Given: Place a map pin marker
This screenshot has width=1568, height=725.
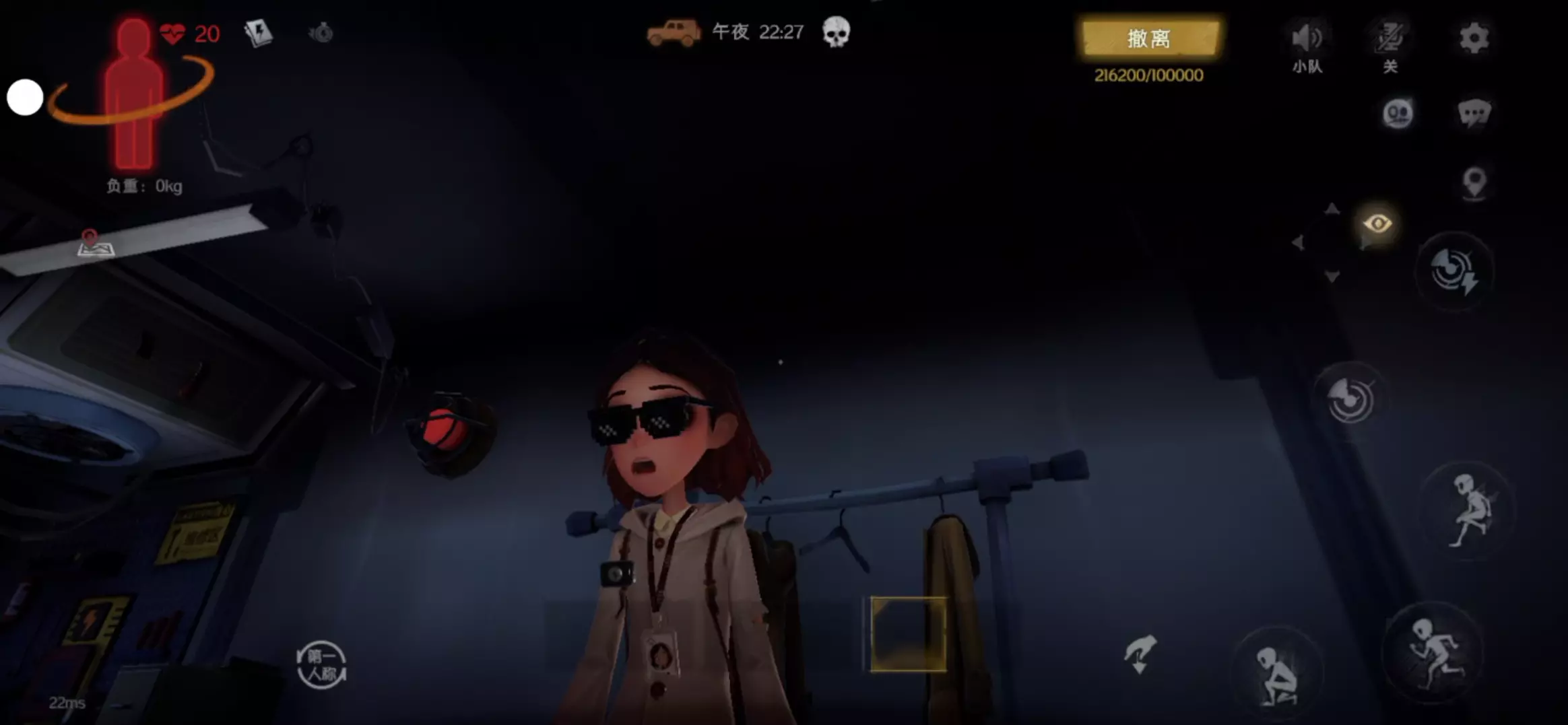Looking at the screenshot, I should pyautogui.click(x=1474, y=182).
